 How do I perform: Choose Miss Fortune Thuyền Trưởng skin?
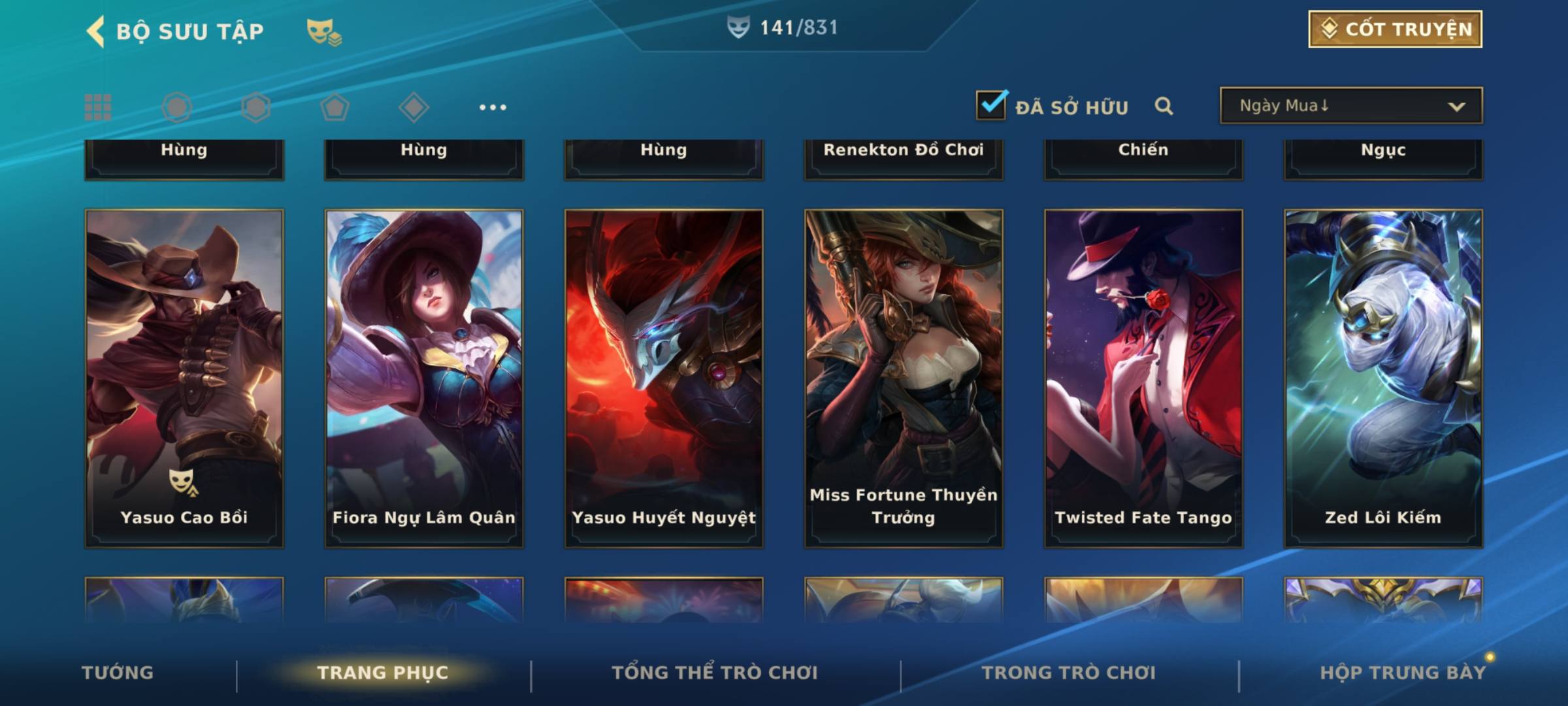904,378
